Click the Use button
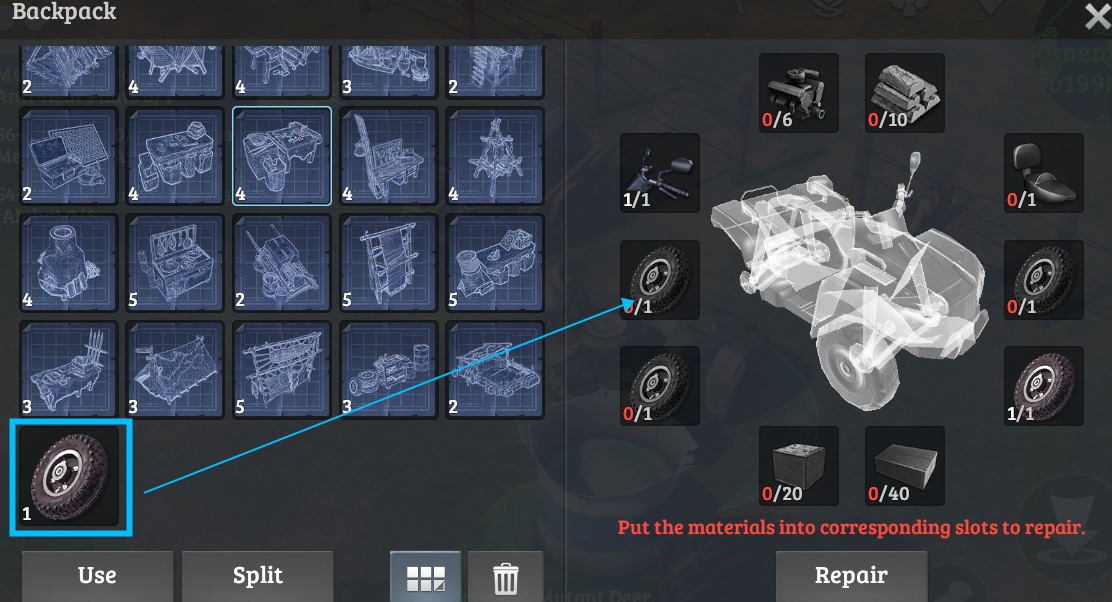This screenshot has width=1112, height=602. (97, 575)
